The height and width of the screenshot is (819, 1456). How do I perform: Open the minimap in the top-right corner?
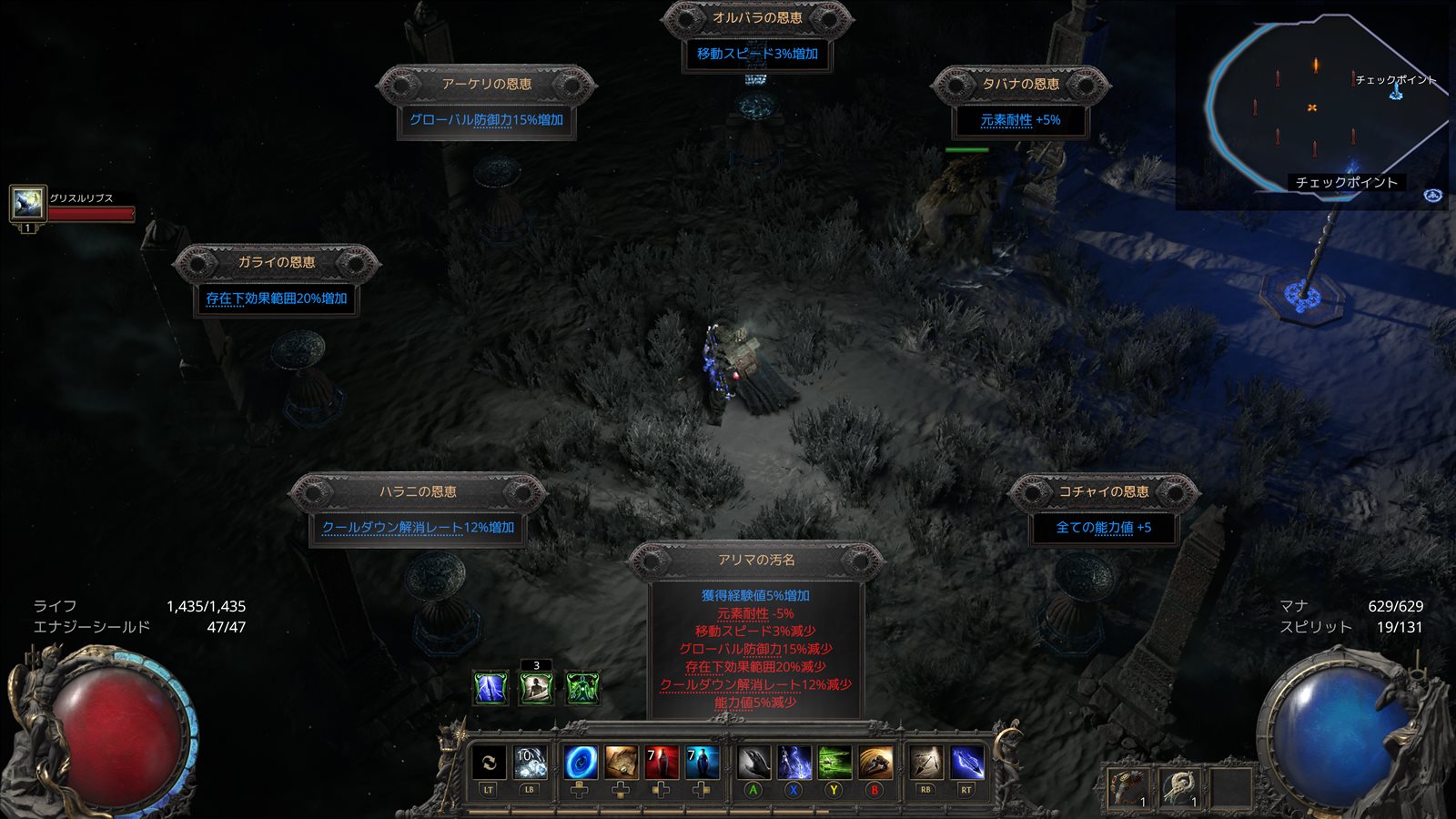tap(1312, 109)
